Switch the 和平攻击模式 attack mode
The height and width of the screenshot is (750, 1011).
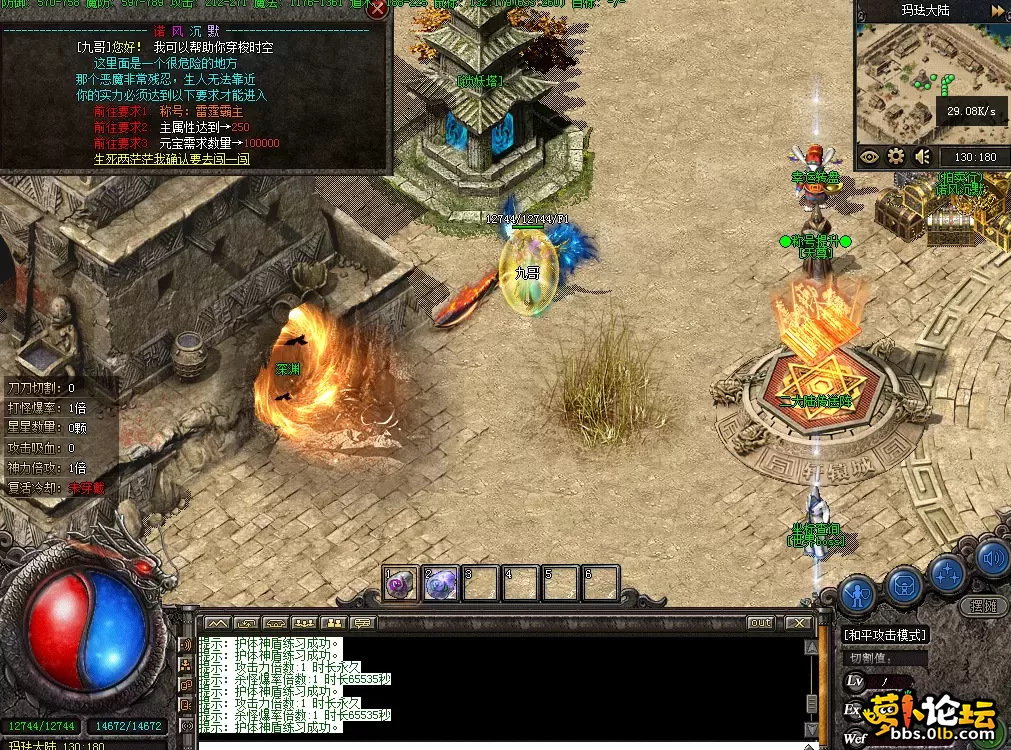tap(885, 635)
